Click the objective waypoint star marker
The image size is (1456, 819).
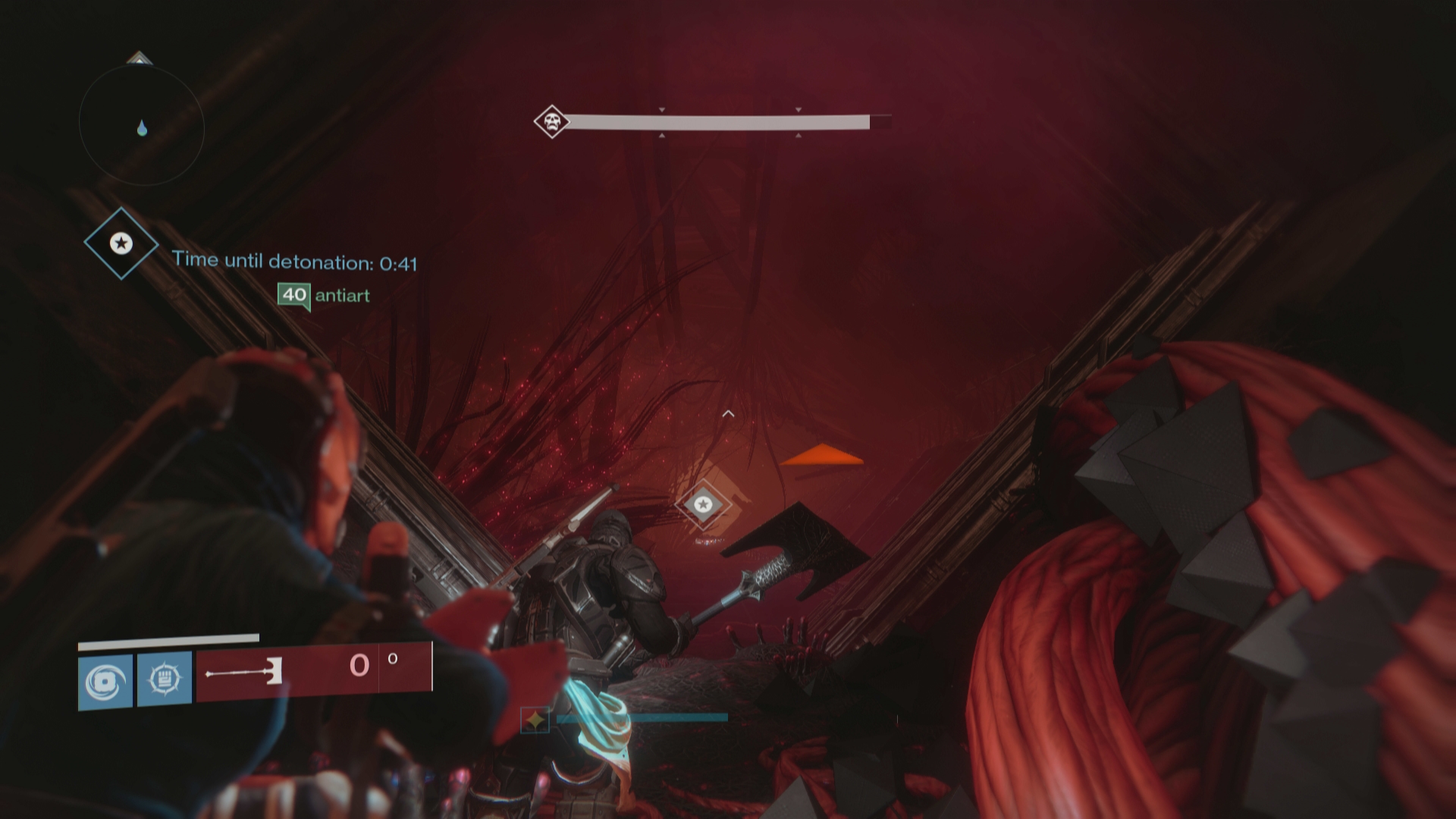pos(703,504)
